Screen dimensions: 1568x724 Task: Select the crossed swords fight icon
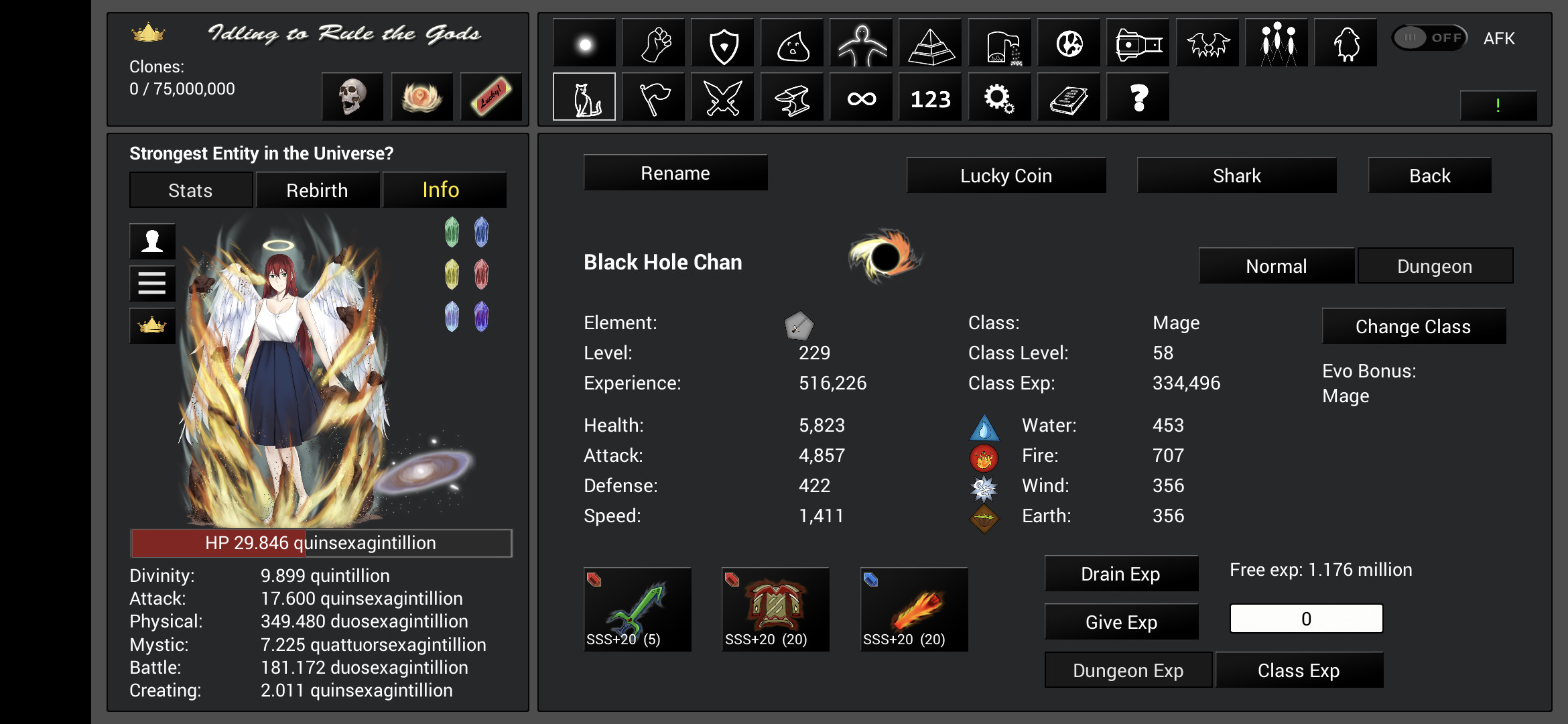click(722, 97)
